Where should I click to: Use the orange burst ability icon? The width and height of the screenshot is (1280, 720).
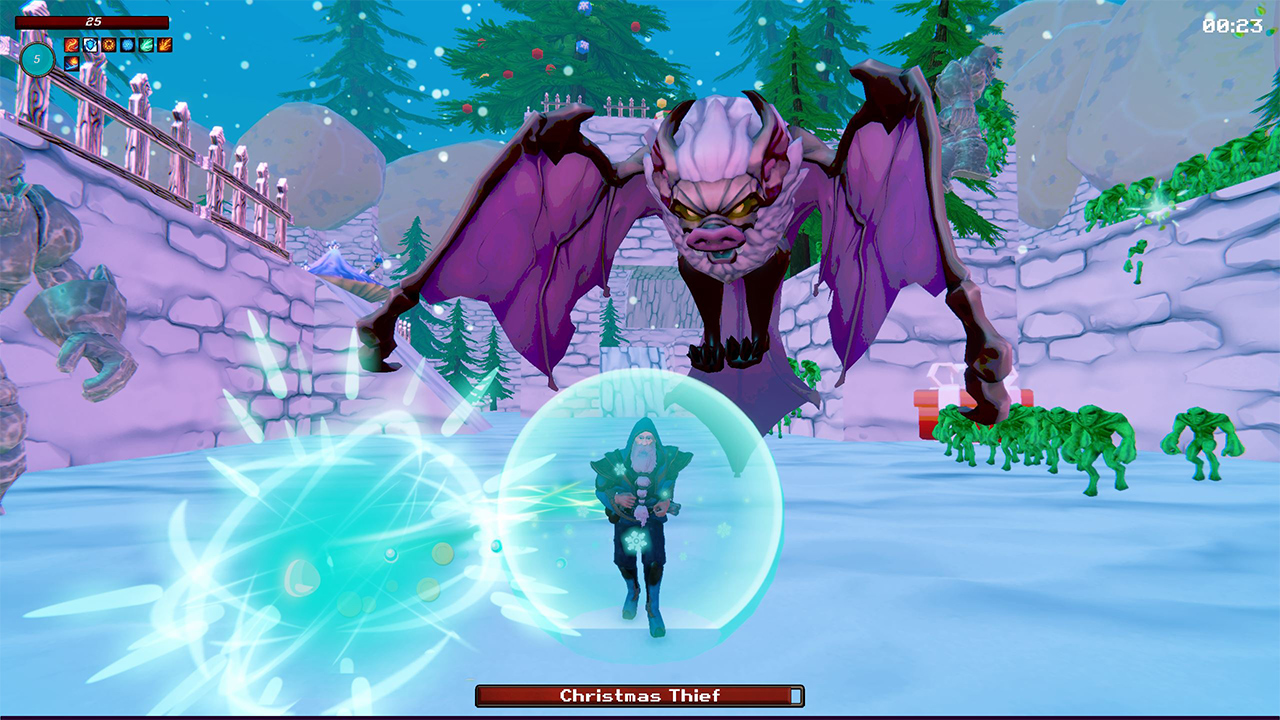click(163, 45)
